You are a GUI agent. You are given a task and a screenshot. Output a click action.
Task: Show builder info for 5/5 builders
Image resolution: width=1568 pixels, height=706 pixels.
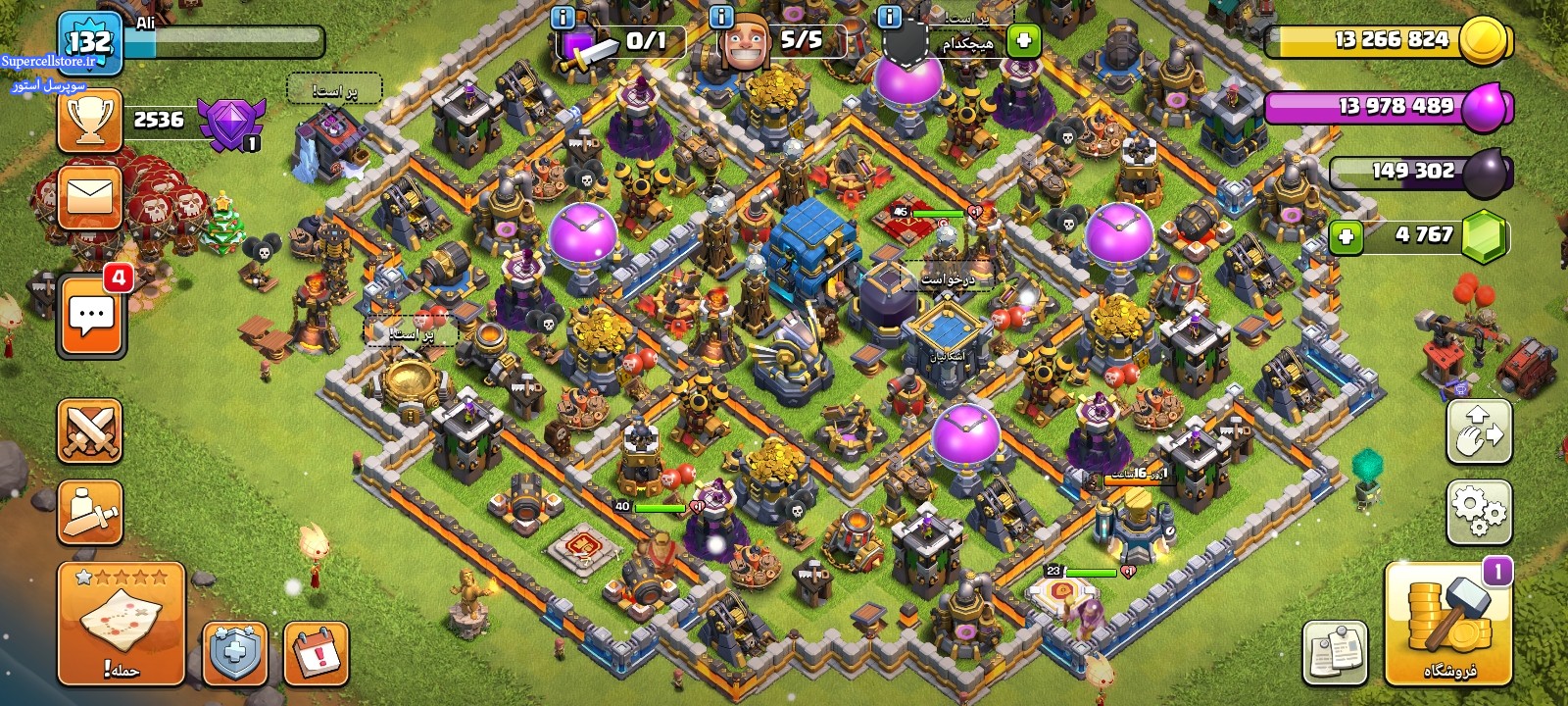(721, 17)
